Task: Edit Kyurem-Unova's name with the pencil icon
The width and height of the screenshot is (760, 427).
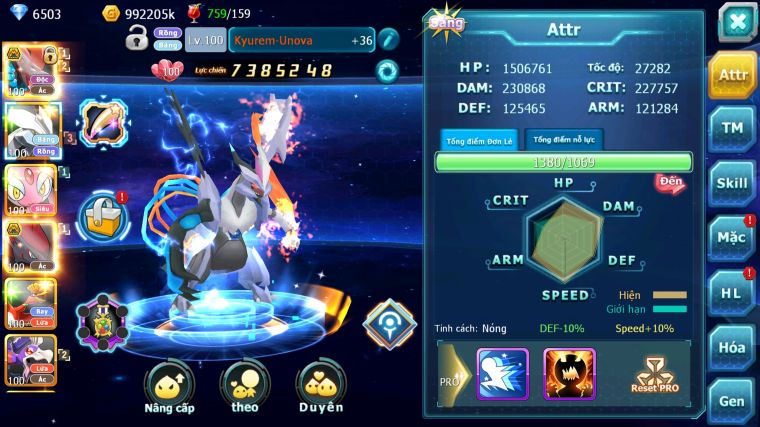Action: tap(389, 40)
